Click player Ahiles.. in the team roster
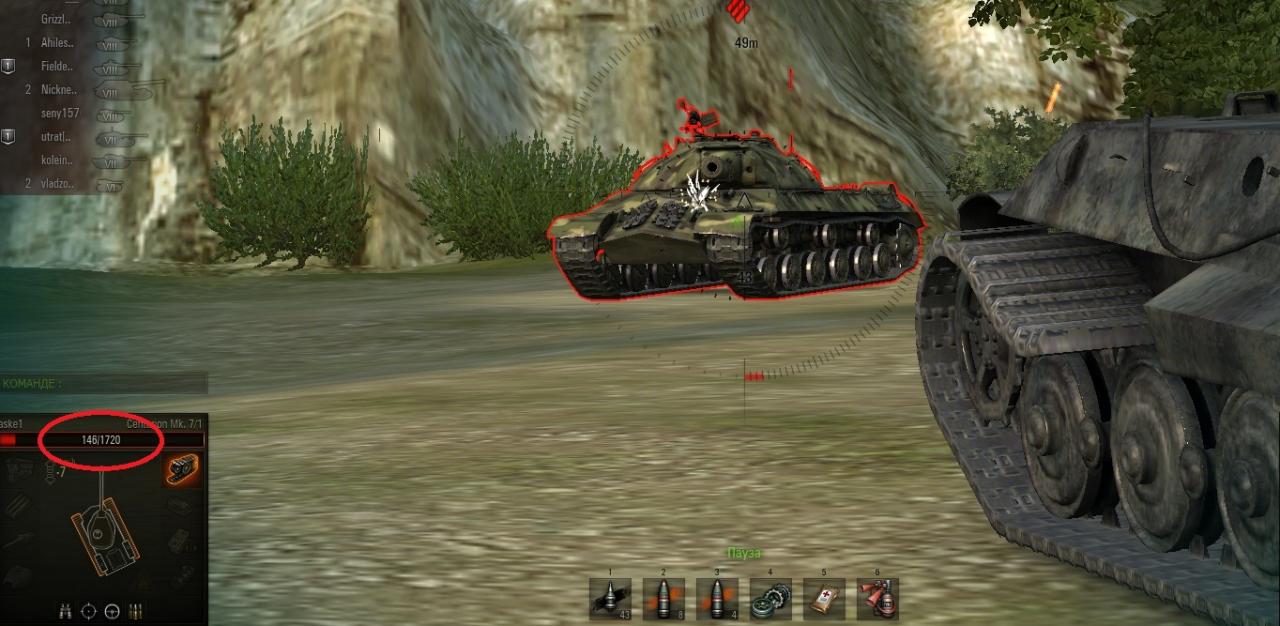 (57, 43)
